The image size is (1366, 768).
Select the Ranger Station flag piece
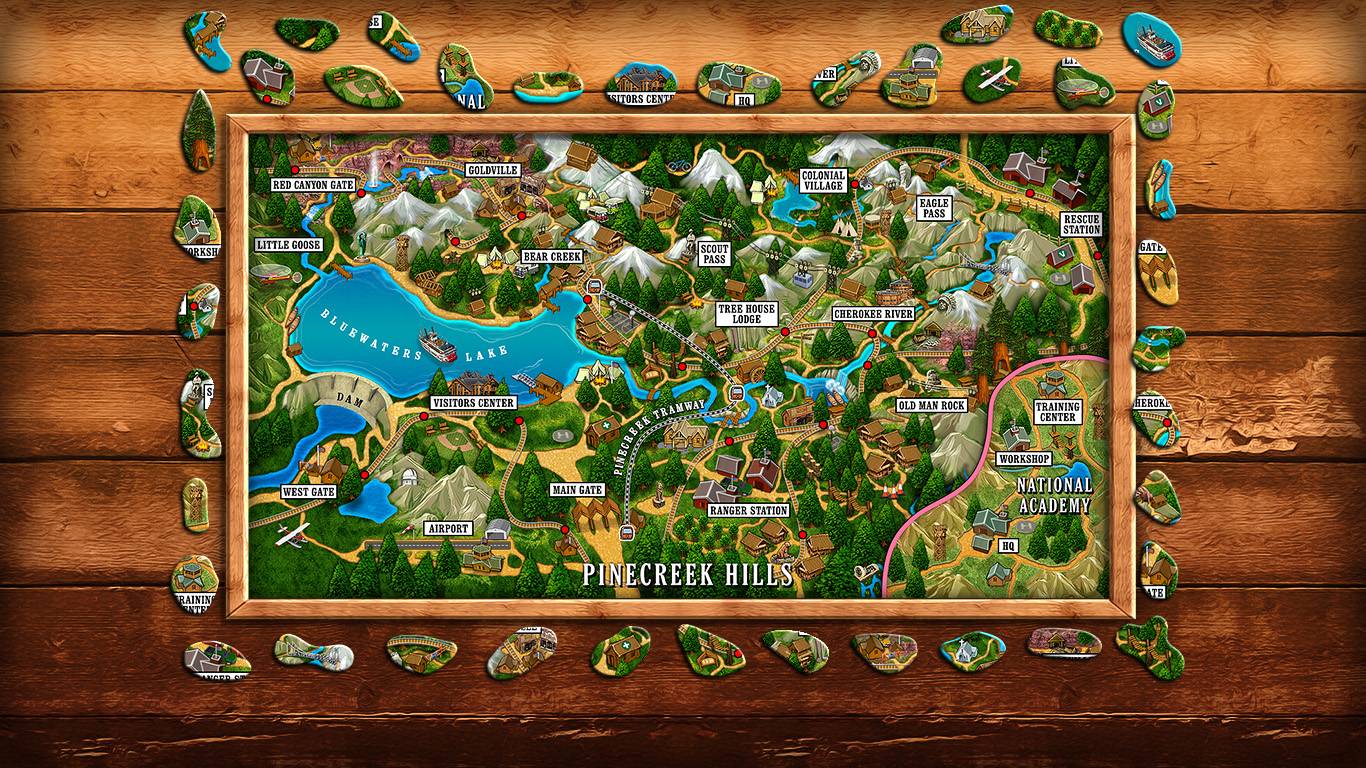pyautogui.click(x=215, y=658)
